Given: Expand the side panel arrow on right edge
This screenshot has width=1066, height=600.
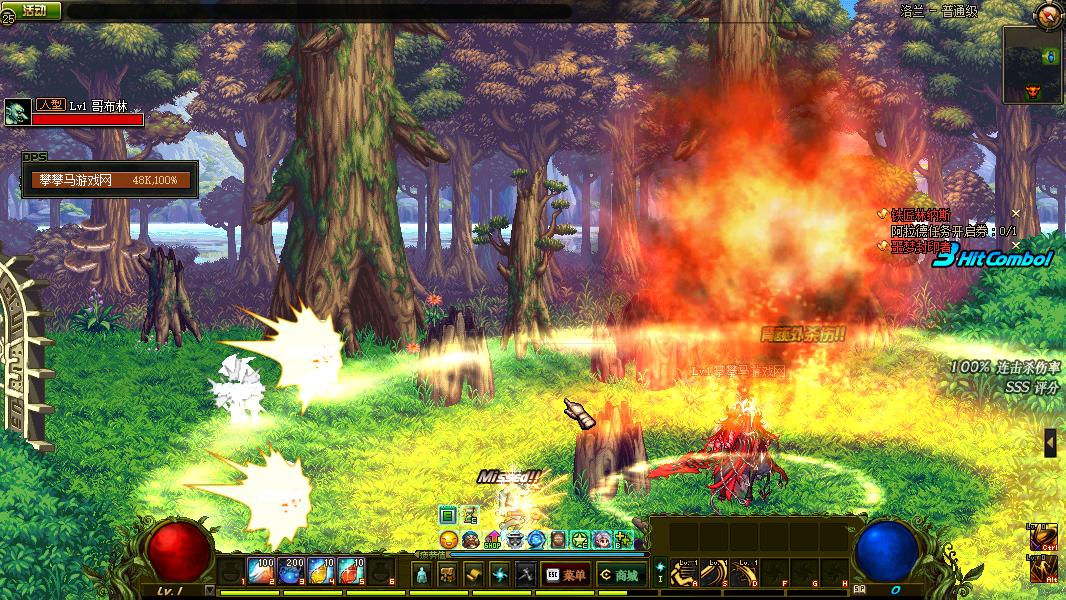Looking at the screenshot, I should (x=1050, y=442).
